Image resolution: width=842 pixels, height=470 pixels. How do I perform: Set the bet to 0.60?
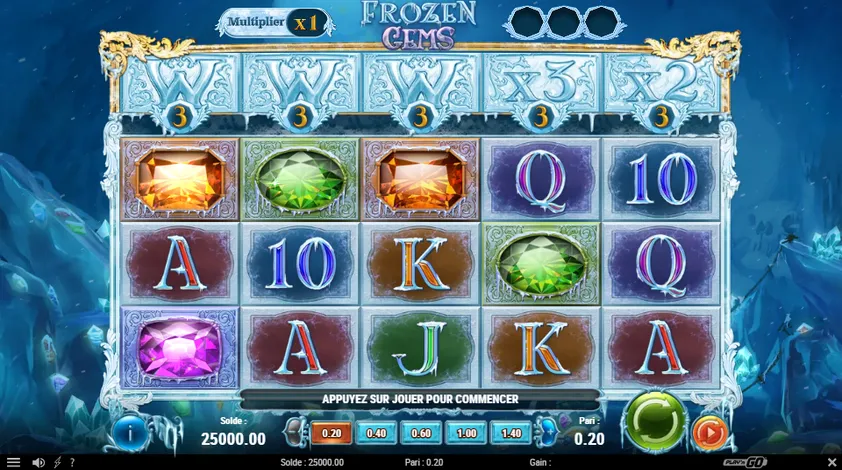421,433
